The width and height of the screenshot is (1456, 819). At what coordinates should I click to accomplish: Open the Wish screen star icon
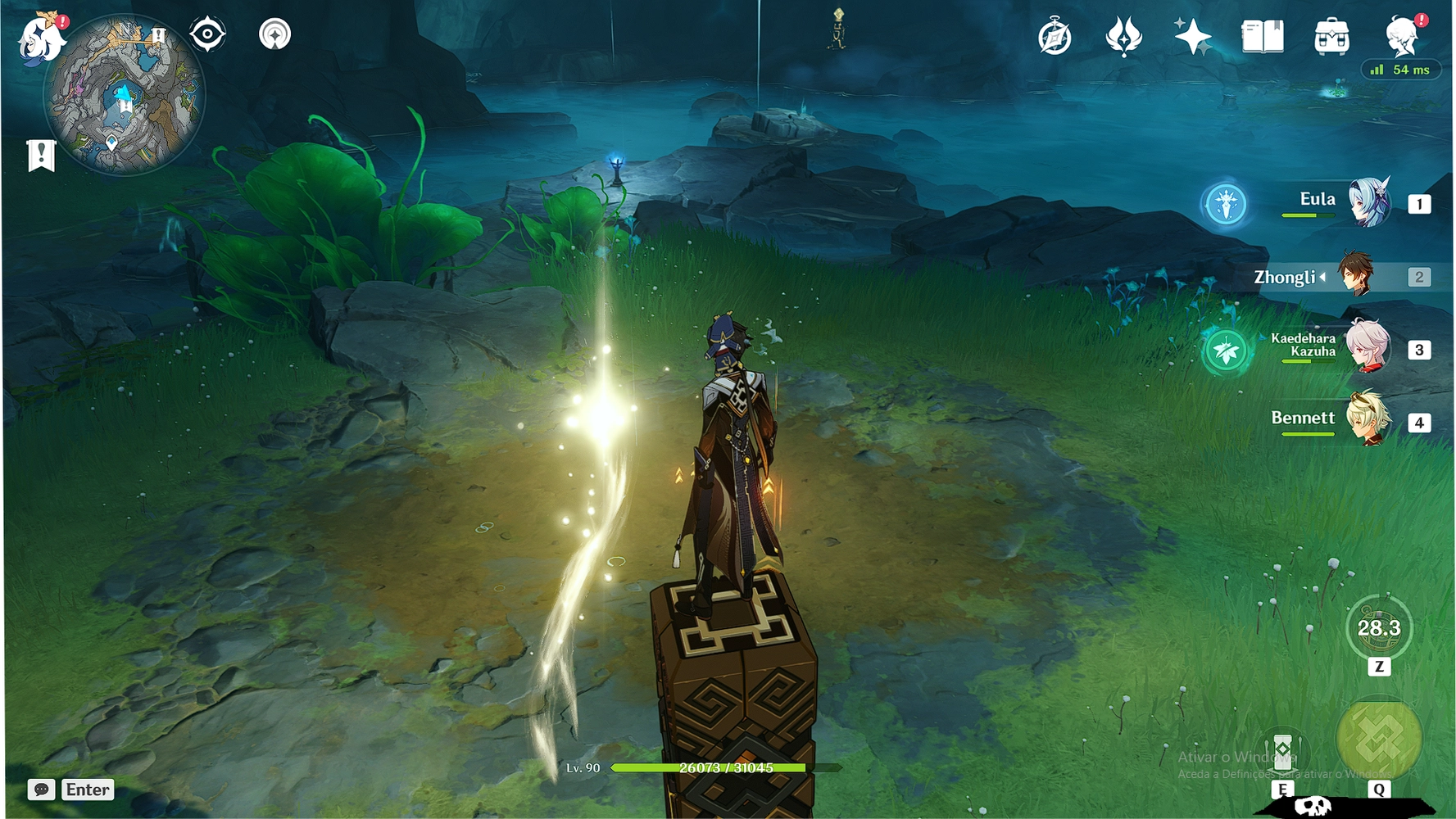click(1195, 35)
